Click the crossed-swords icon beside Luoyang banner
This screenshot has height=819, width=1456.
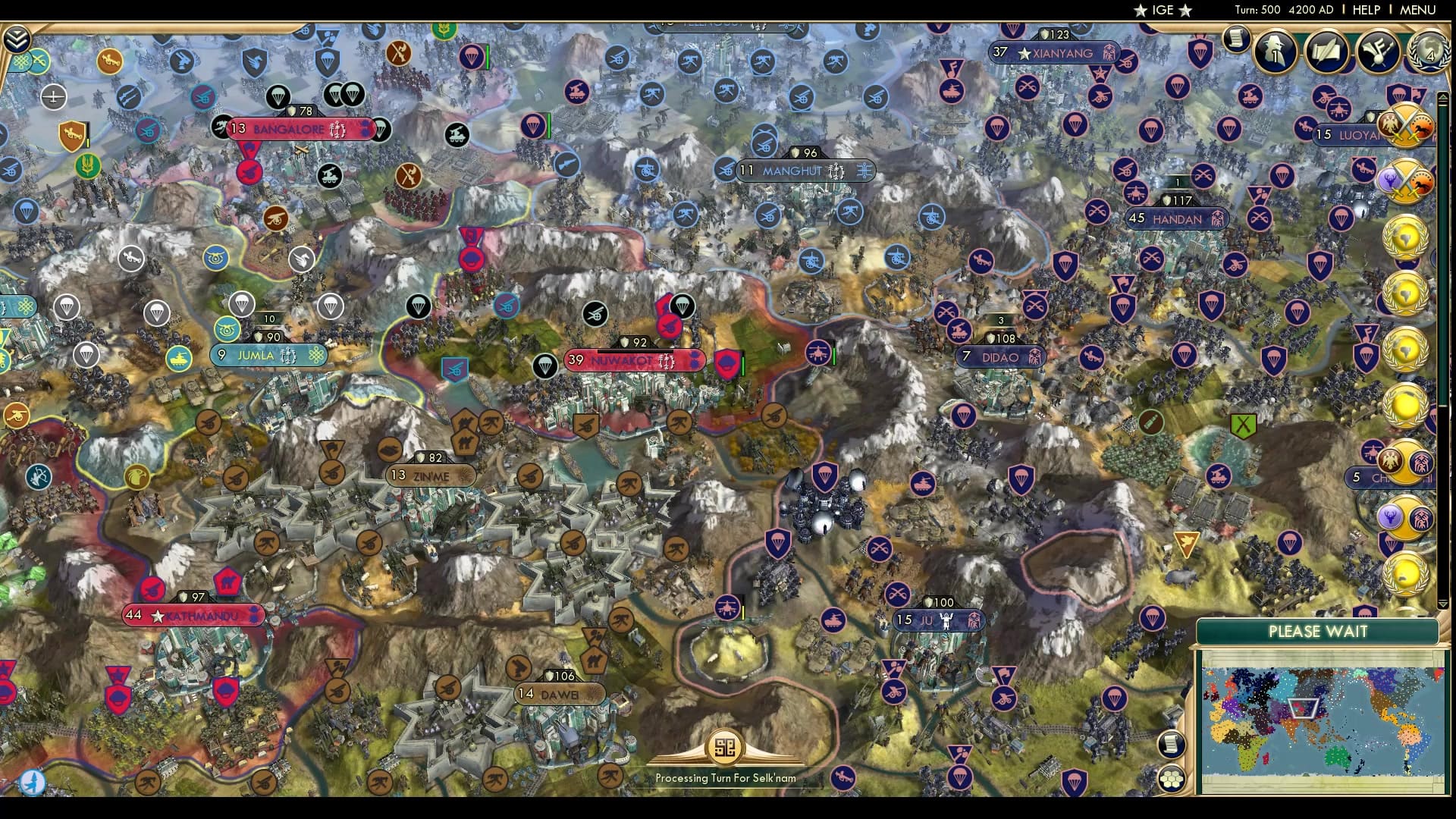pyautogui.click(x=1407, y=127)
